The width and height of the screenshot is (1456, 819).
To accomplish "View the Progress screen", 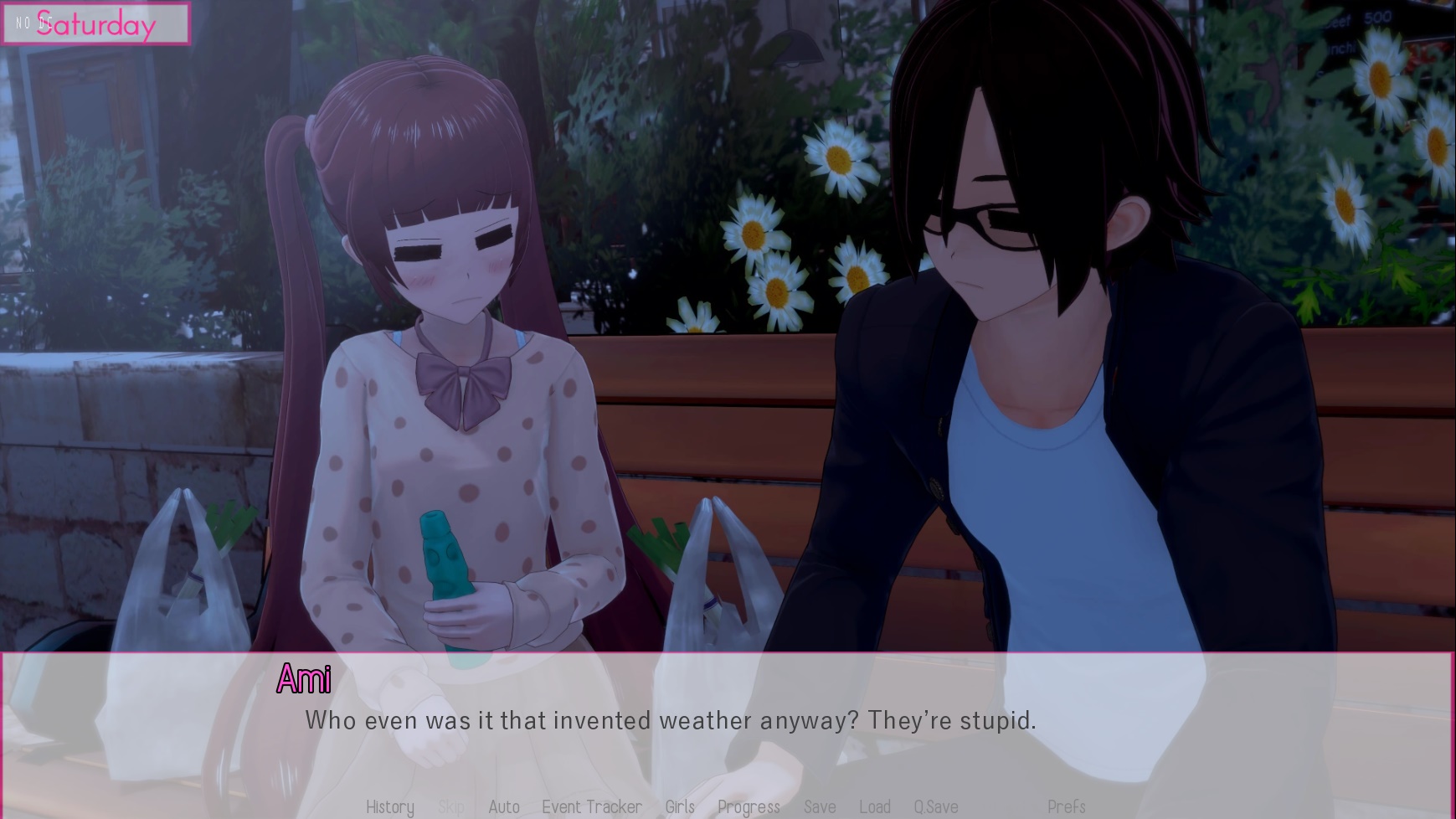I will point(749,806).
